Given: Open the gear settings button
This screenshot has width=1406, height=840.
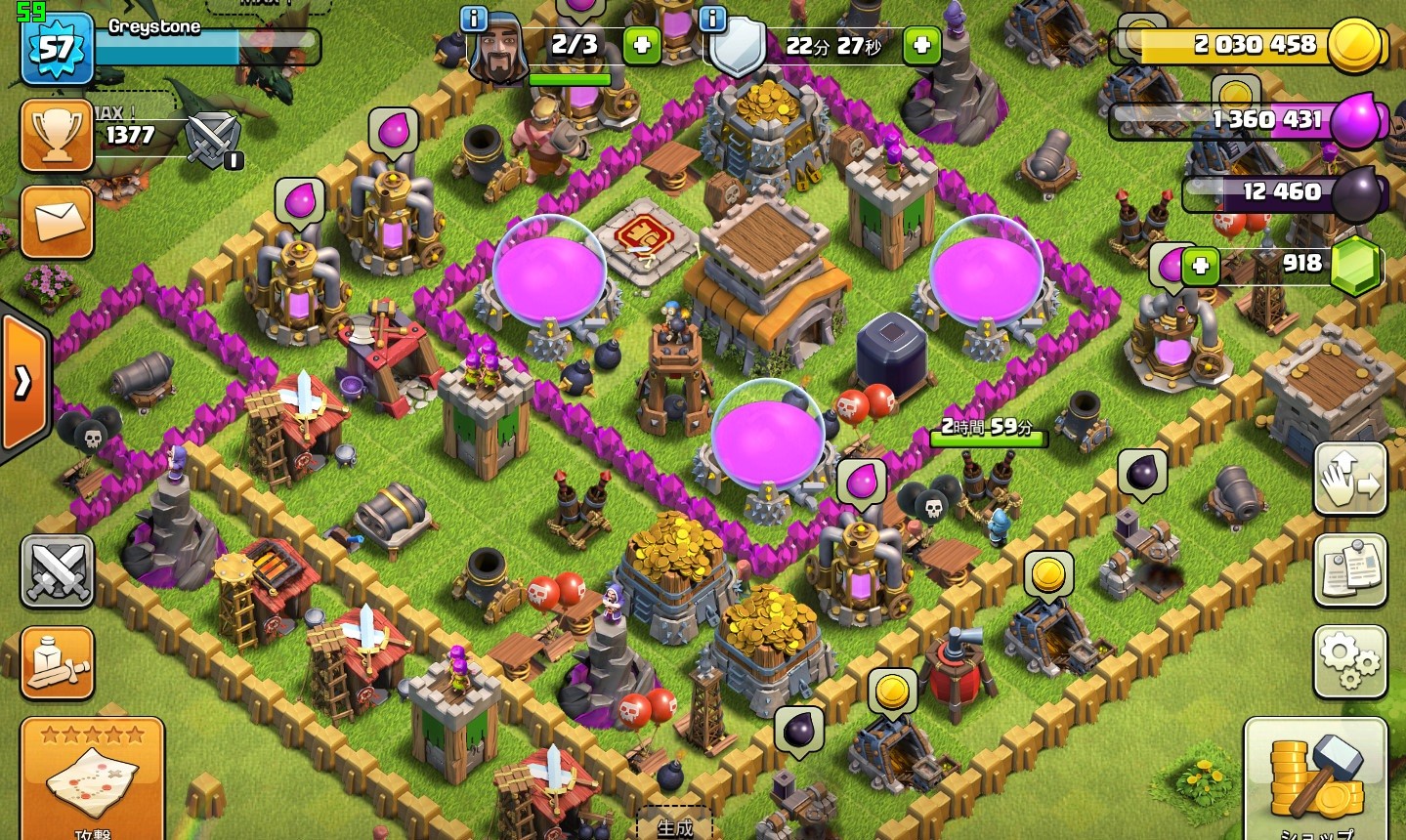Looking at the screenshot, I should [1349, 661].
